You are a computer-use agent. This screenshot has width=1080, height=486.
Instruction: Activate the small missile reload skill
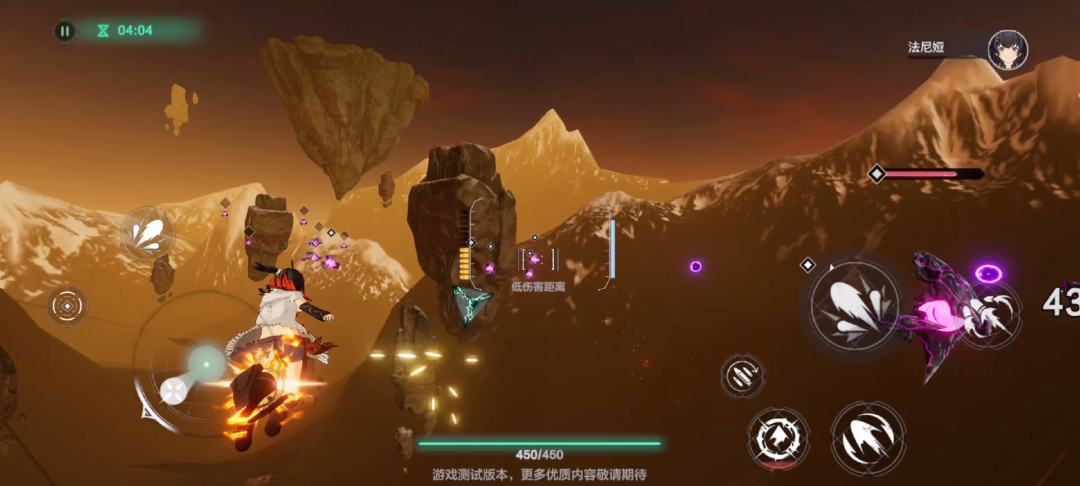(743, 376)
